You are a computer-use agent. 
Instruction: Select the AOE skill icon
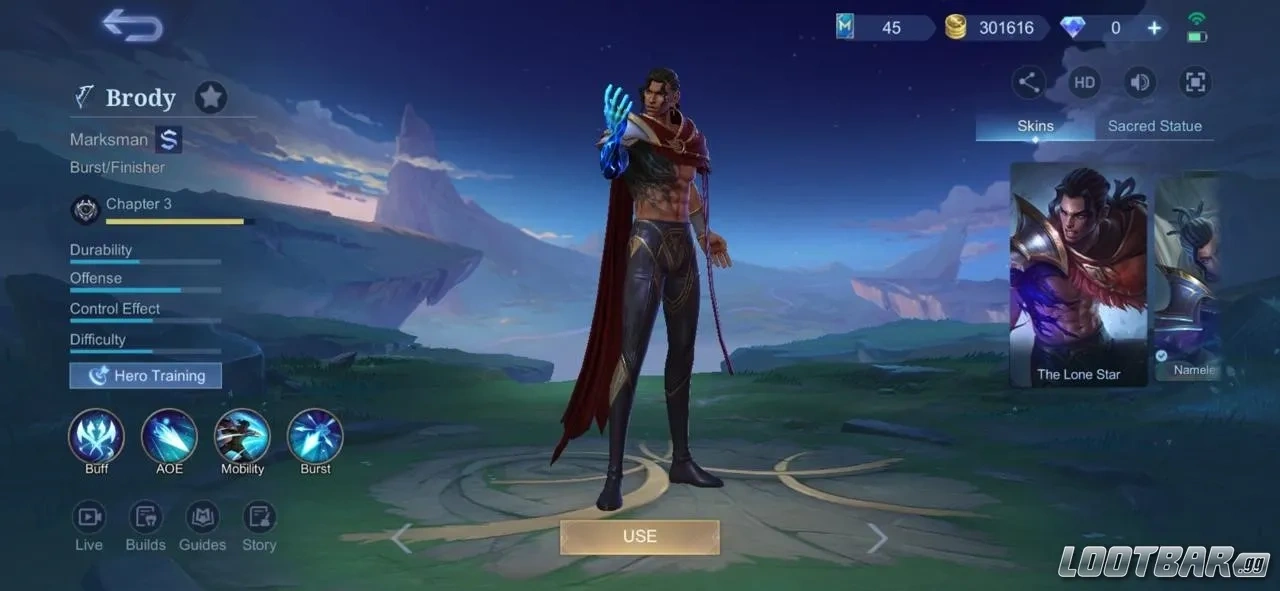(x=169, y=436)
